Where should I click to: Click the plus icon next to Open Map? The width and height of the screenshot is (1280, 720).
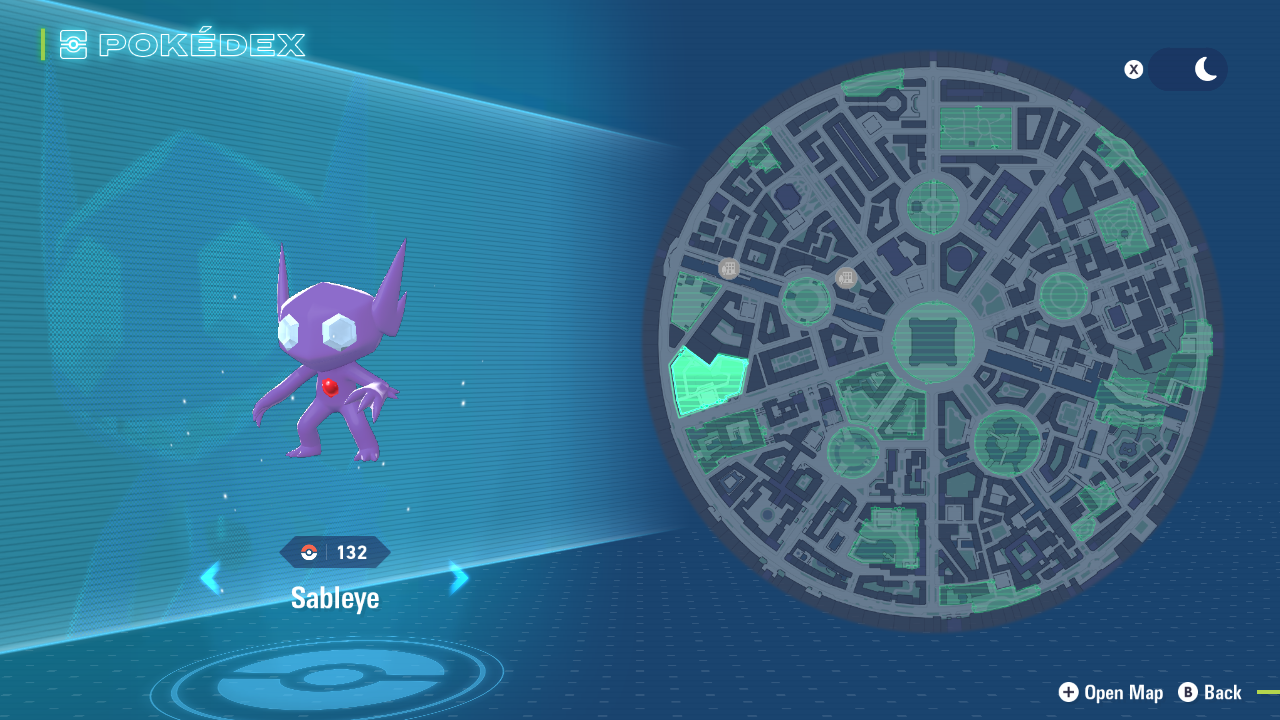[1069, 692]
